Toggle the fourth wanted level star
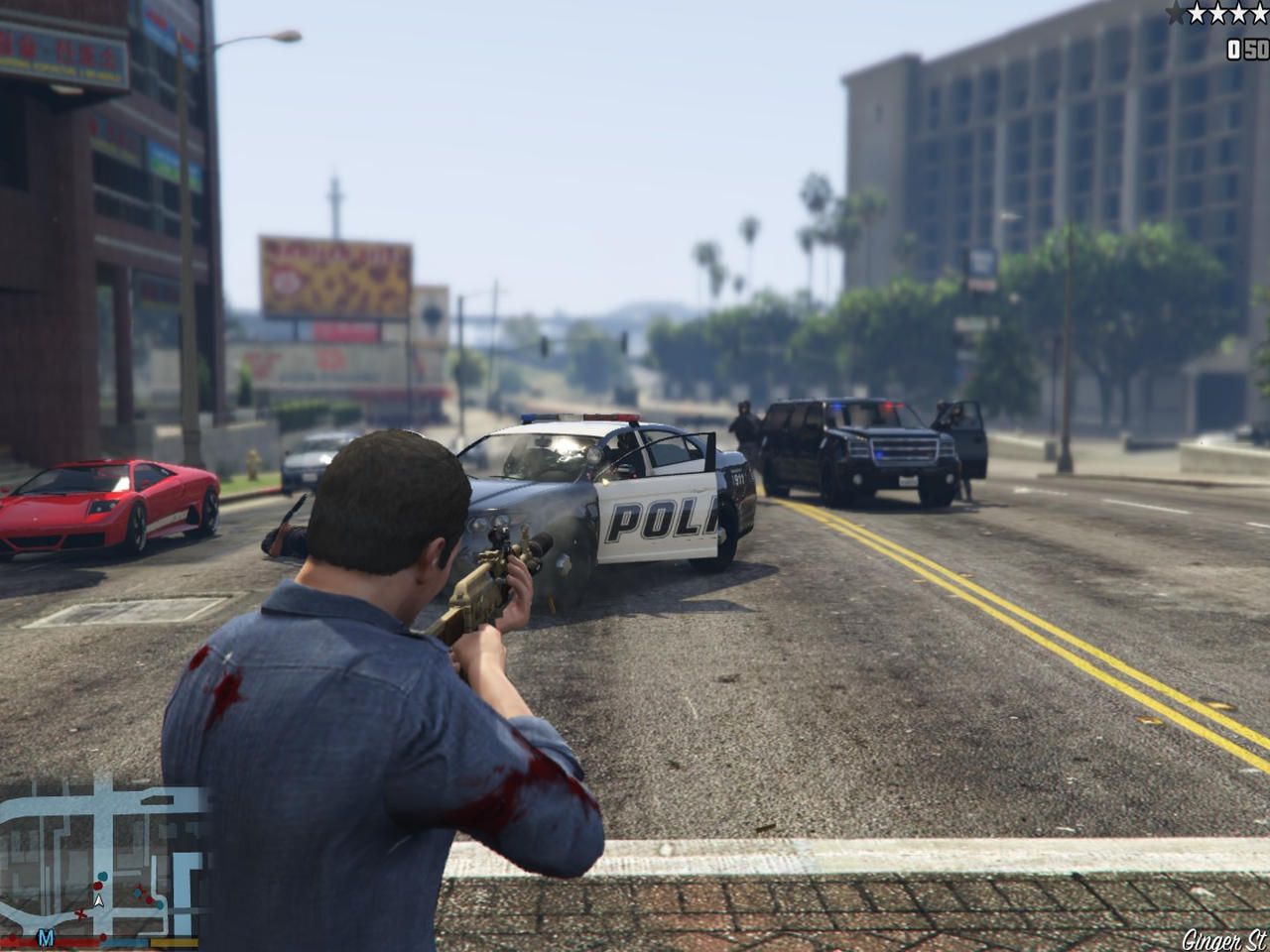1270x952 pixels. [1238, 13]
